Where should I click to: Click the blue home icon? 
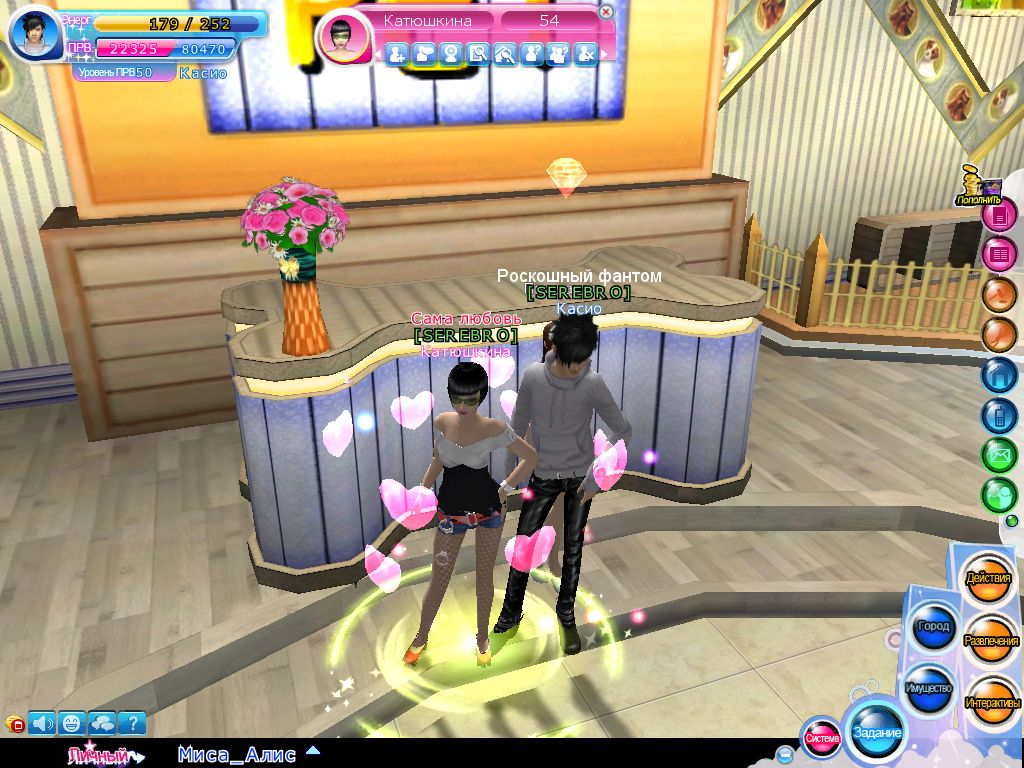[x=998, y=375]
